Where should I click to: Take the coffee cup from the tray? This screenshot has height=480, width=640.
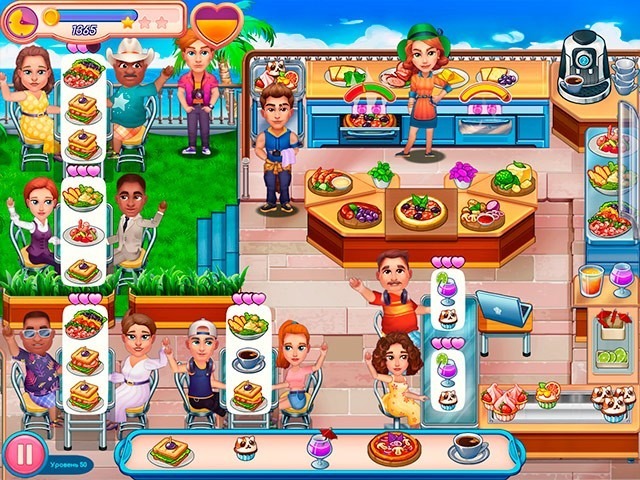click(x=467, y=446)
